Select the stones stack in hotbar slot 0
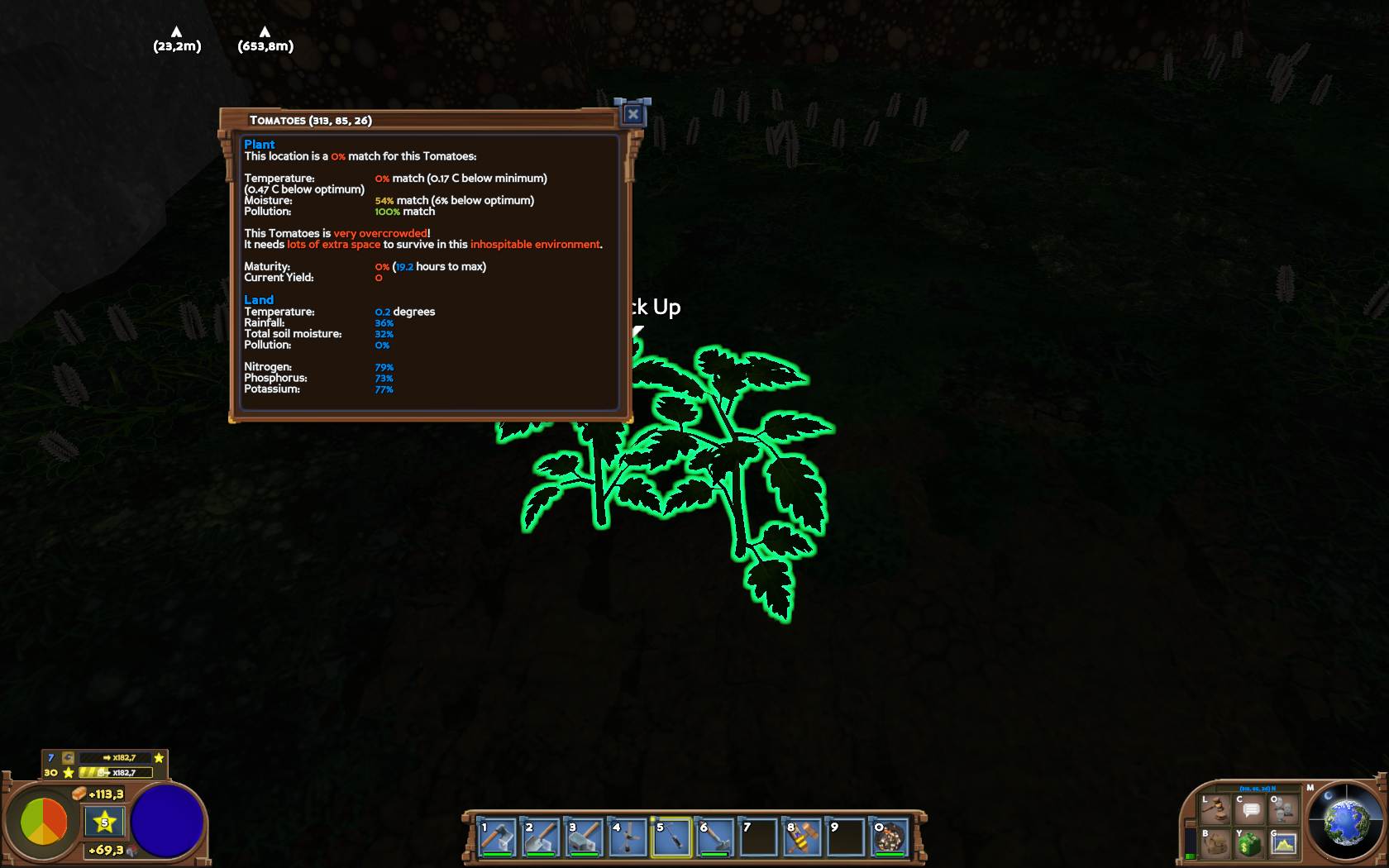1389x868 pixels. tap(888, 837)
